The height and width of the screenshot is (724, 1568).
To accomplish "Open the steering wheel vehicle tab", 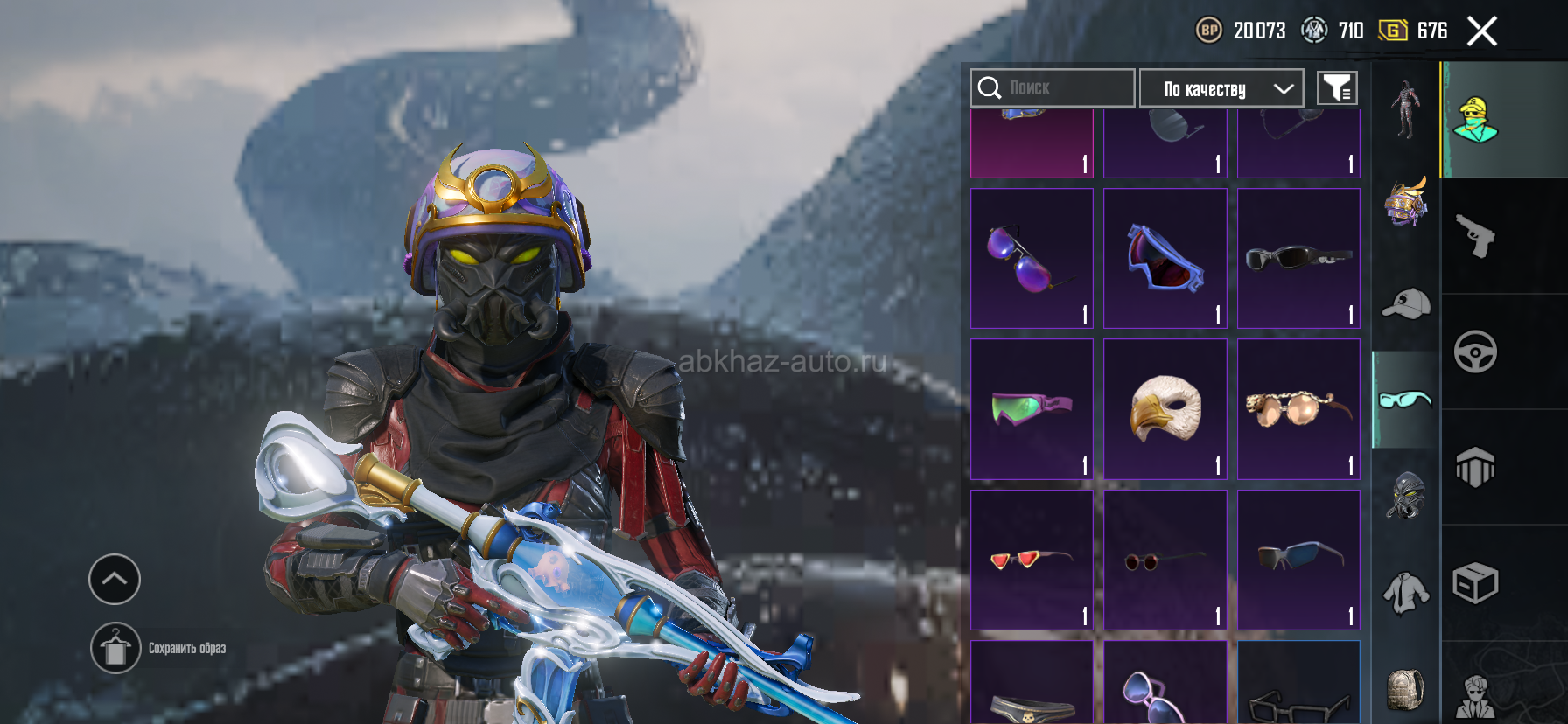I will [1475, 352].
